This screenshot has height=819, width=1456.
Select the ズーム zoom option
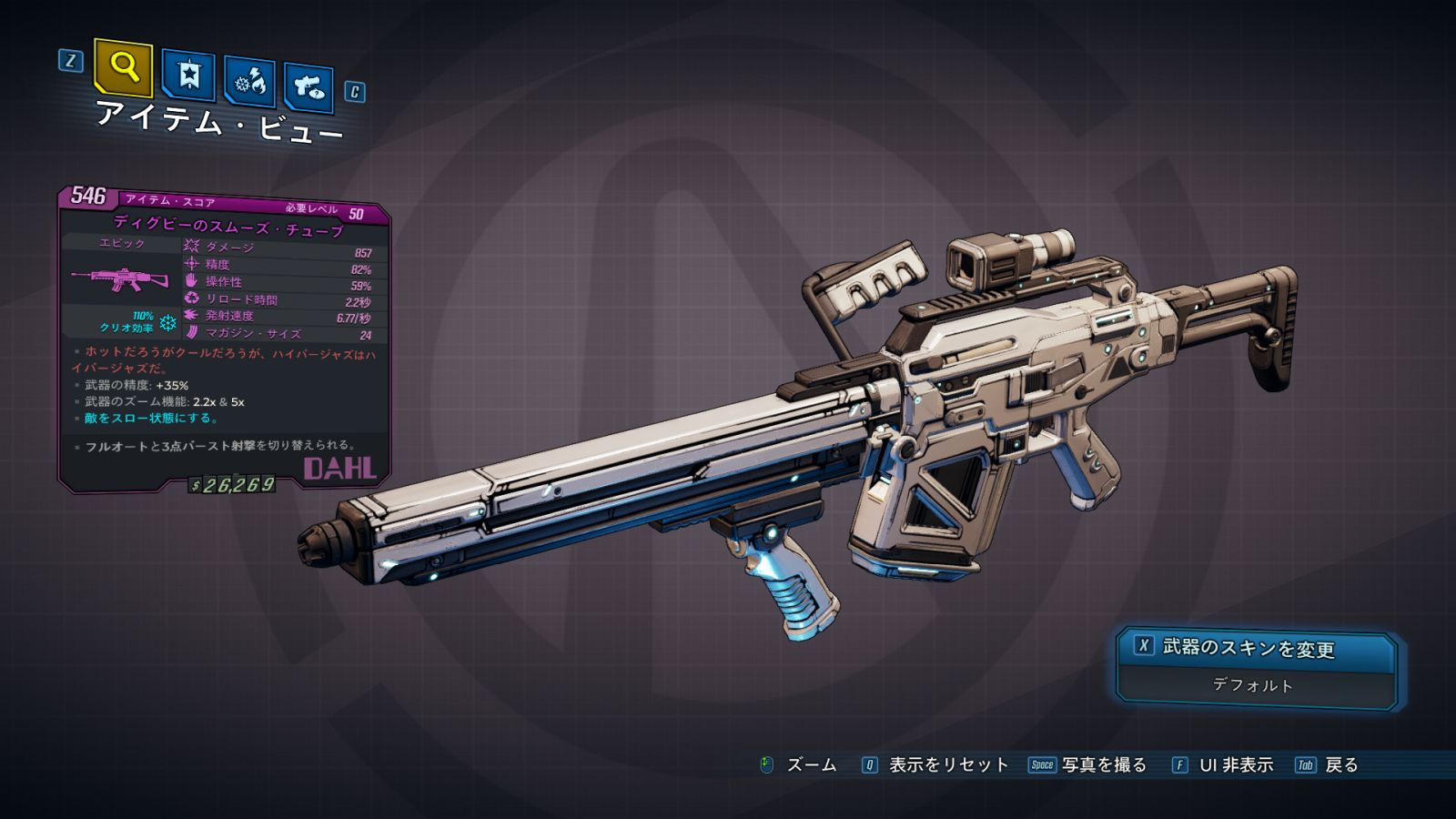click(x=810, y=765)
